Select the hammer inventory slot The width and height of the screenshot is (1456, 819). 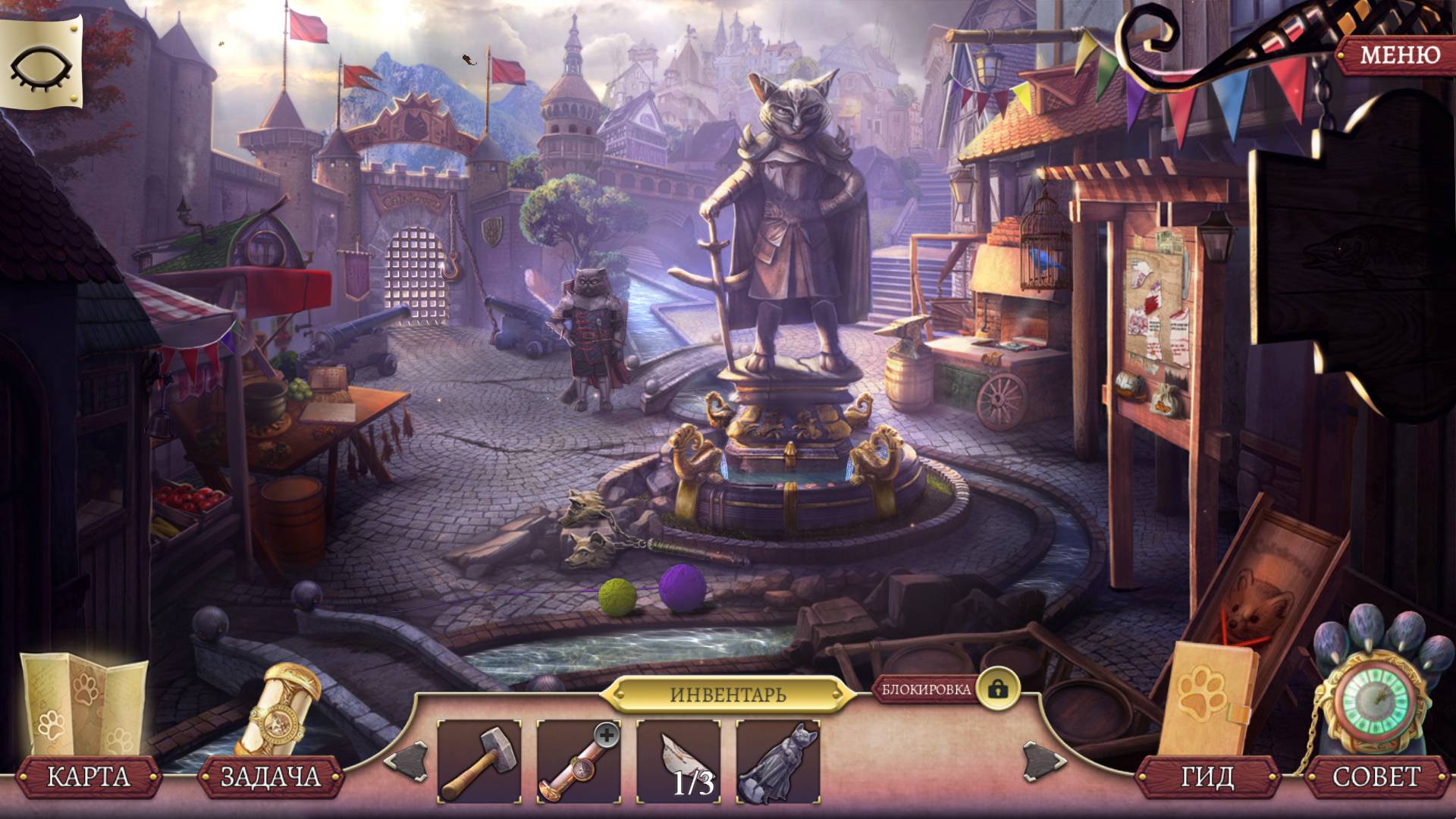tap(479, 761)
